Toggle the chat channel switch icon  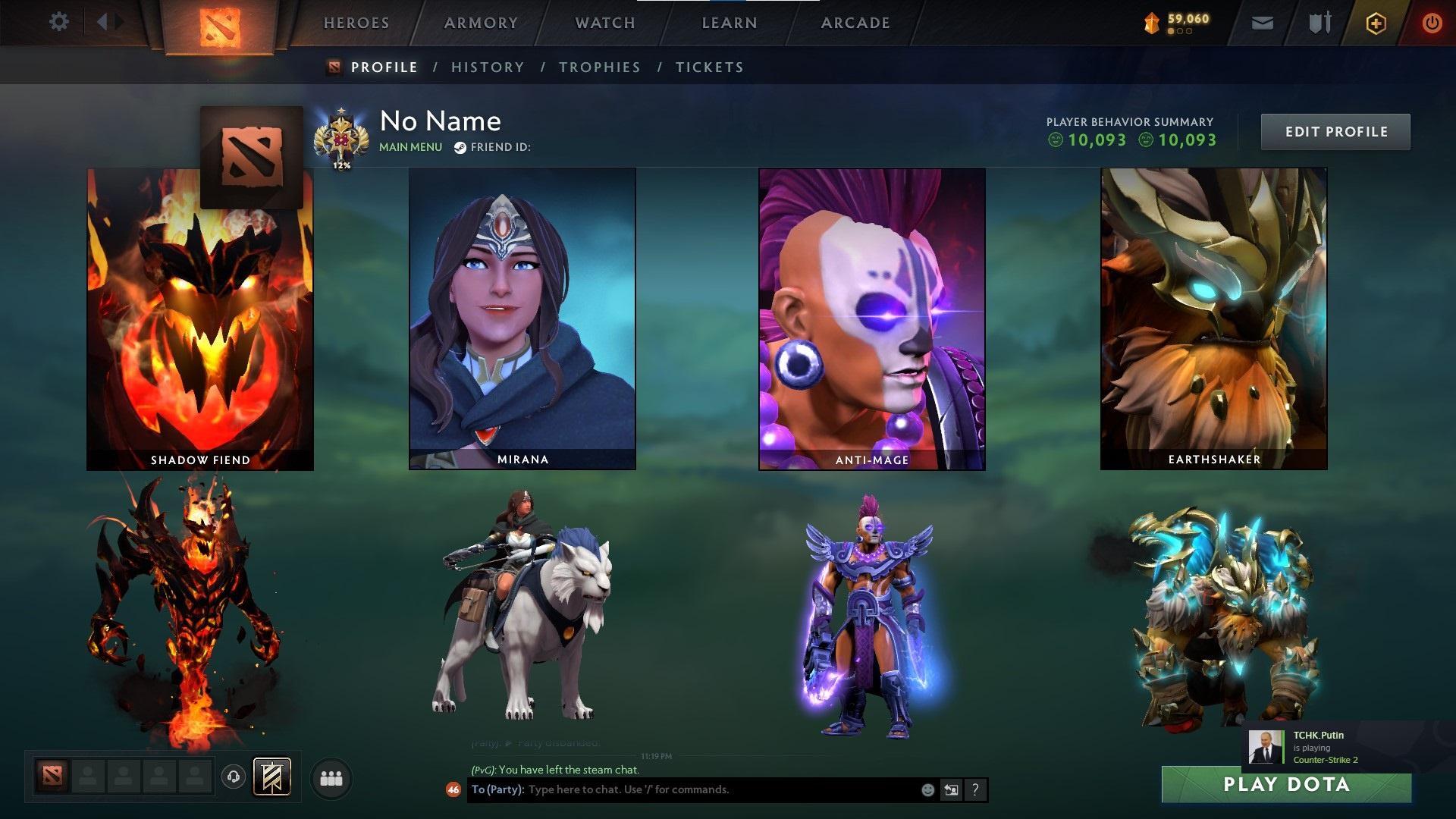pos(951,789)
